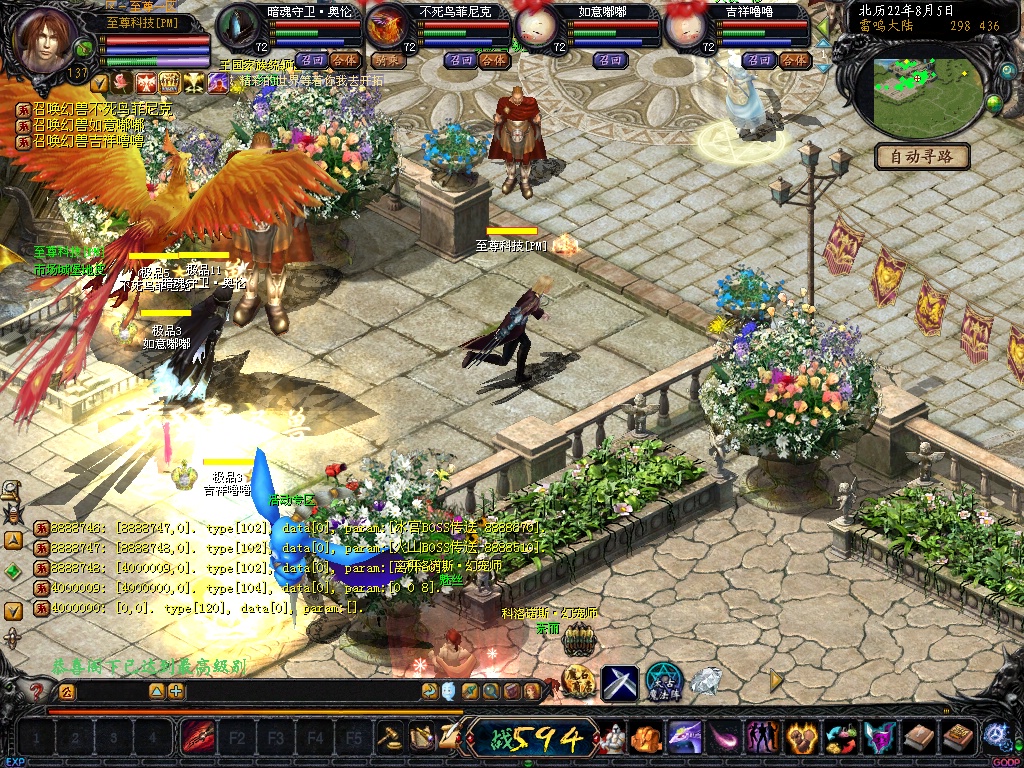1024x768 pixels.
Task: Activate the crossed swords skill icon
Action: click(x=619, y=682)
